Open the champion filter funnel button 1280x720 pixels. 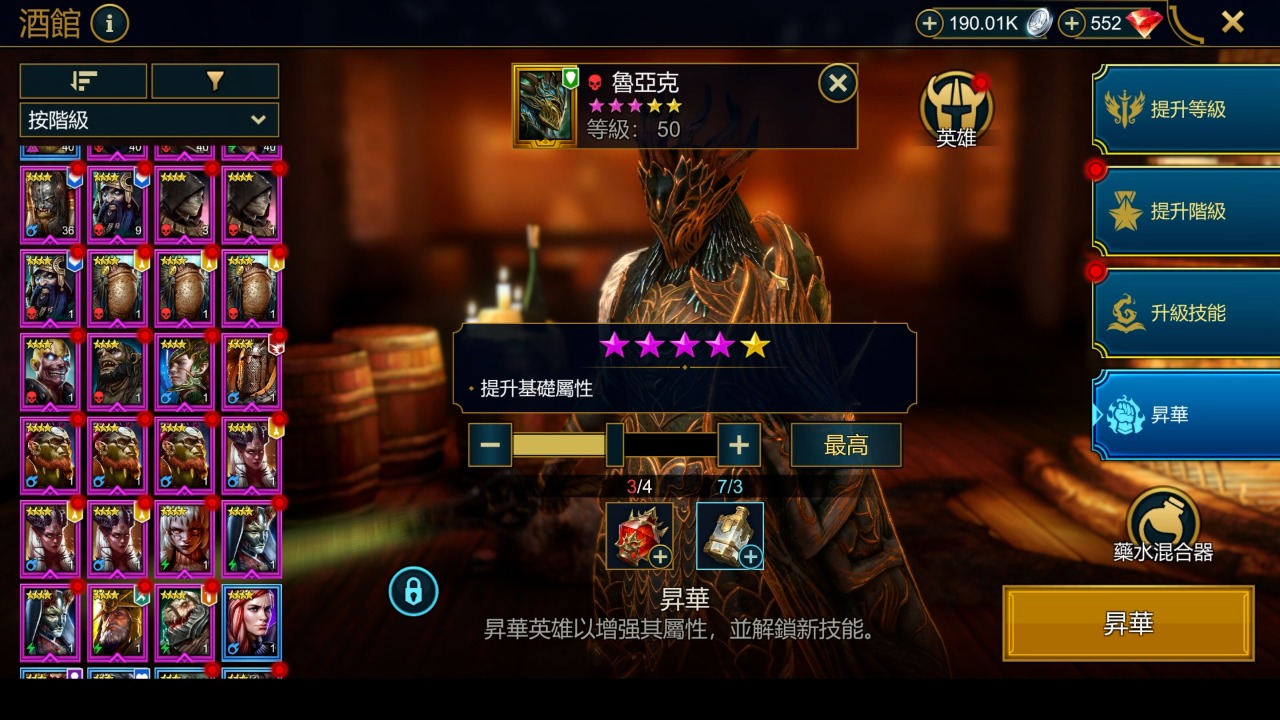(x=214, y=82)
